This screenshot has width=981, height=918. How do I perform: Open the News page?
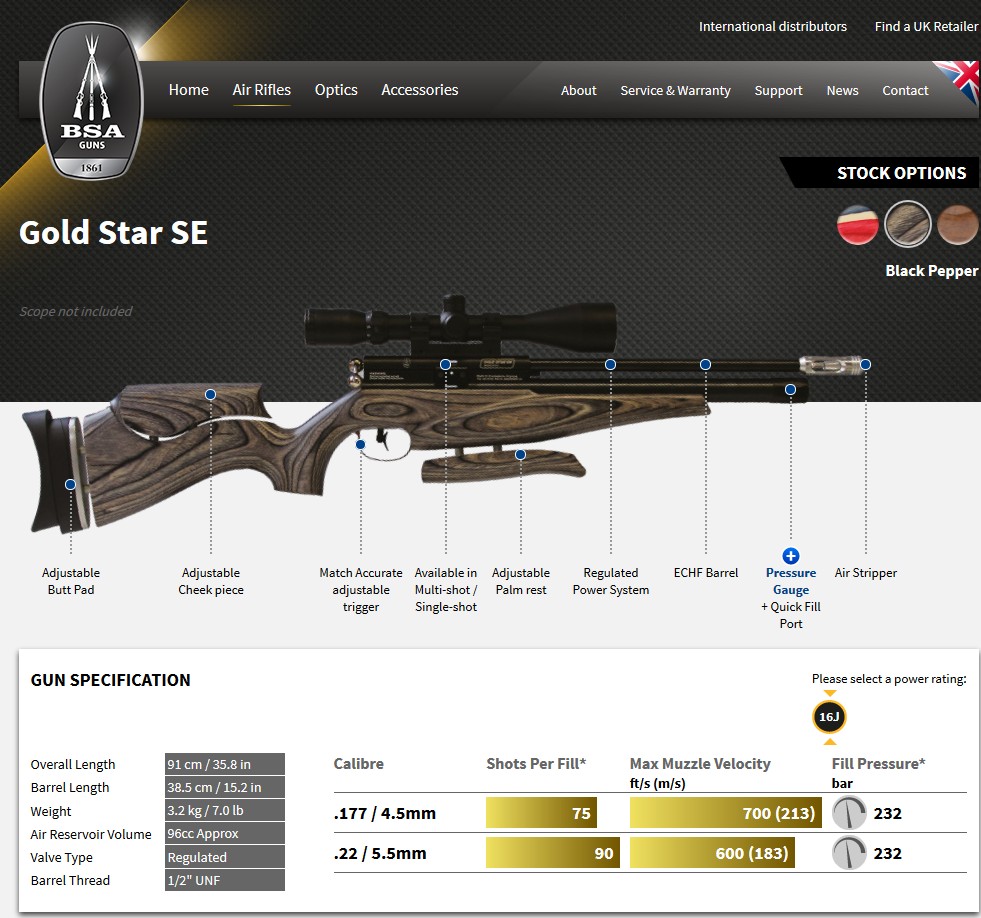coord(842,91)
